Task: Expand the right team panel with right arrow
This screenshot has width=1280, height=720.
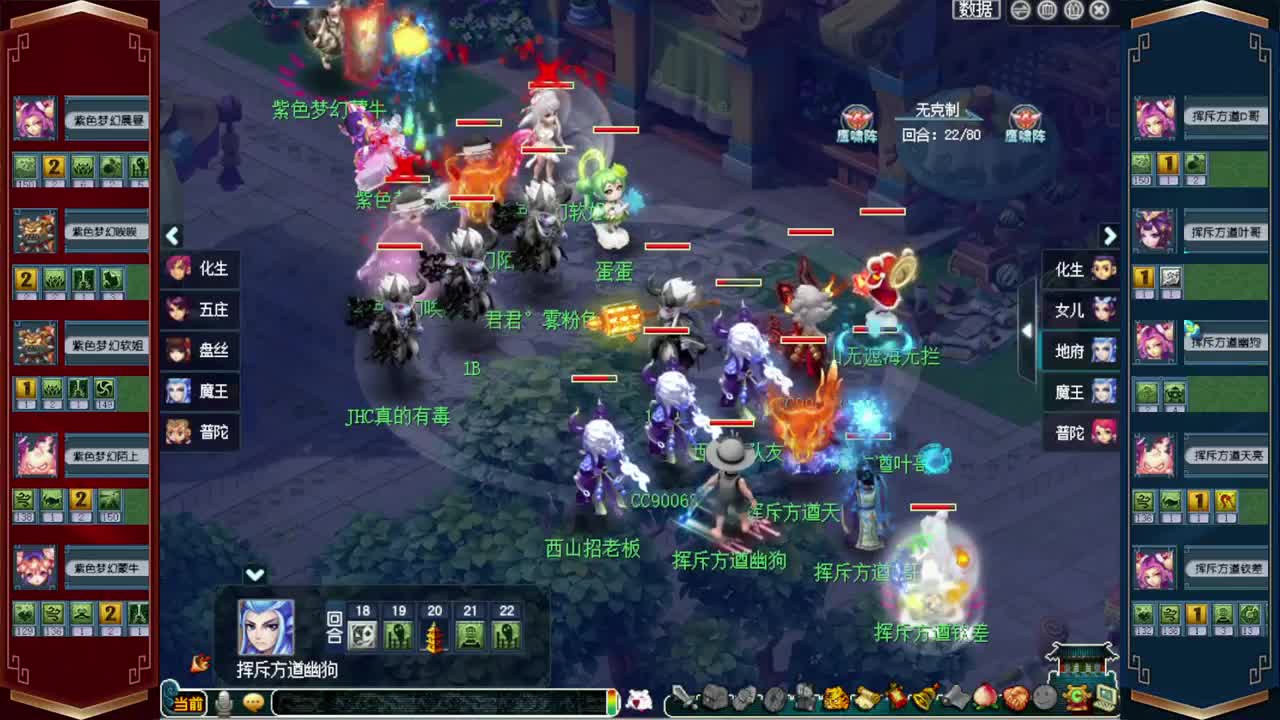Action: (x=1110, y=237)
